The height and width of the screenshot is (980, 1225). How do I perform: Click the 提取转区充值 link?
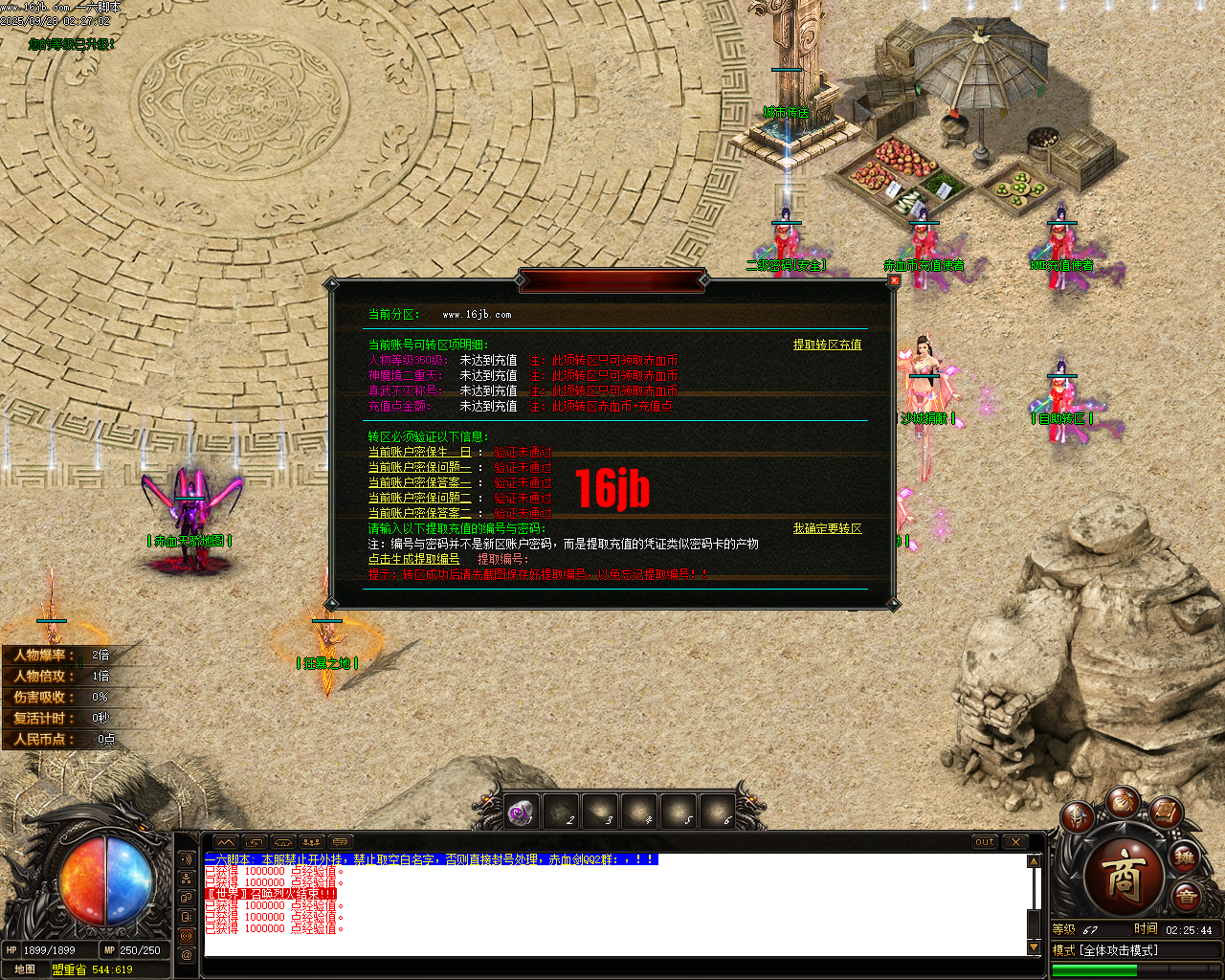point(826,344)
